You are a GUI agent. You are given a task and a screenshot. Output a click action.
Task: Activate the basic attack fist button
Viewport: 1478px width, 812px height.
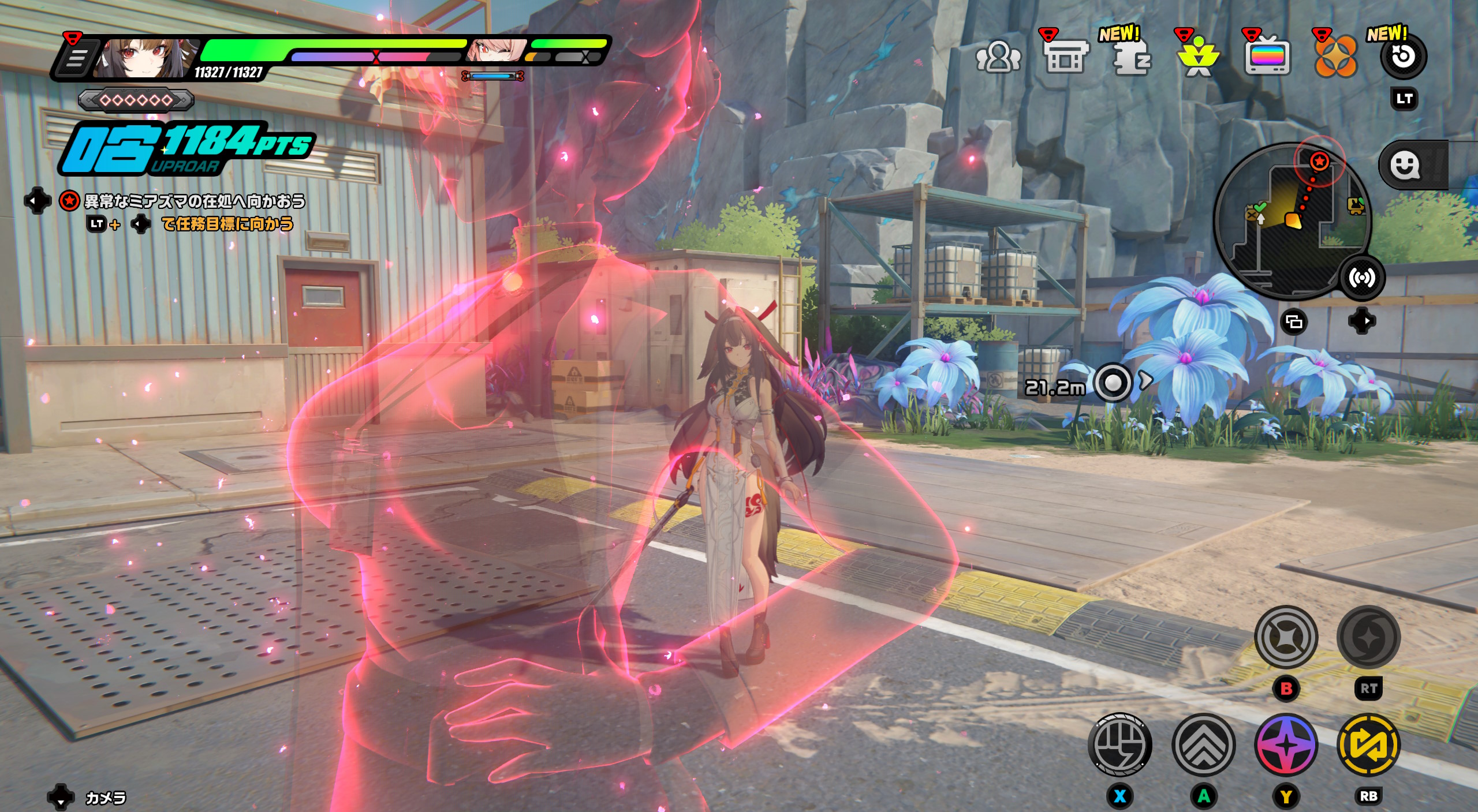[x=1119, y=745]
